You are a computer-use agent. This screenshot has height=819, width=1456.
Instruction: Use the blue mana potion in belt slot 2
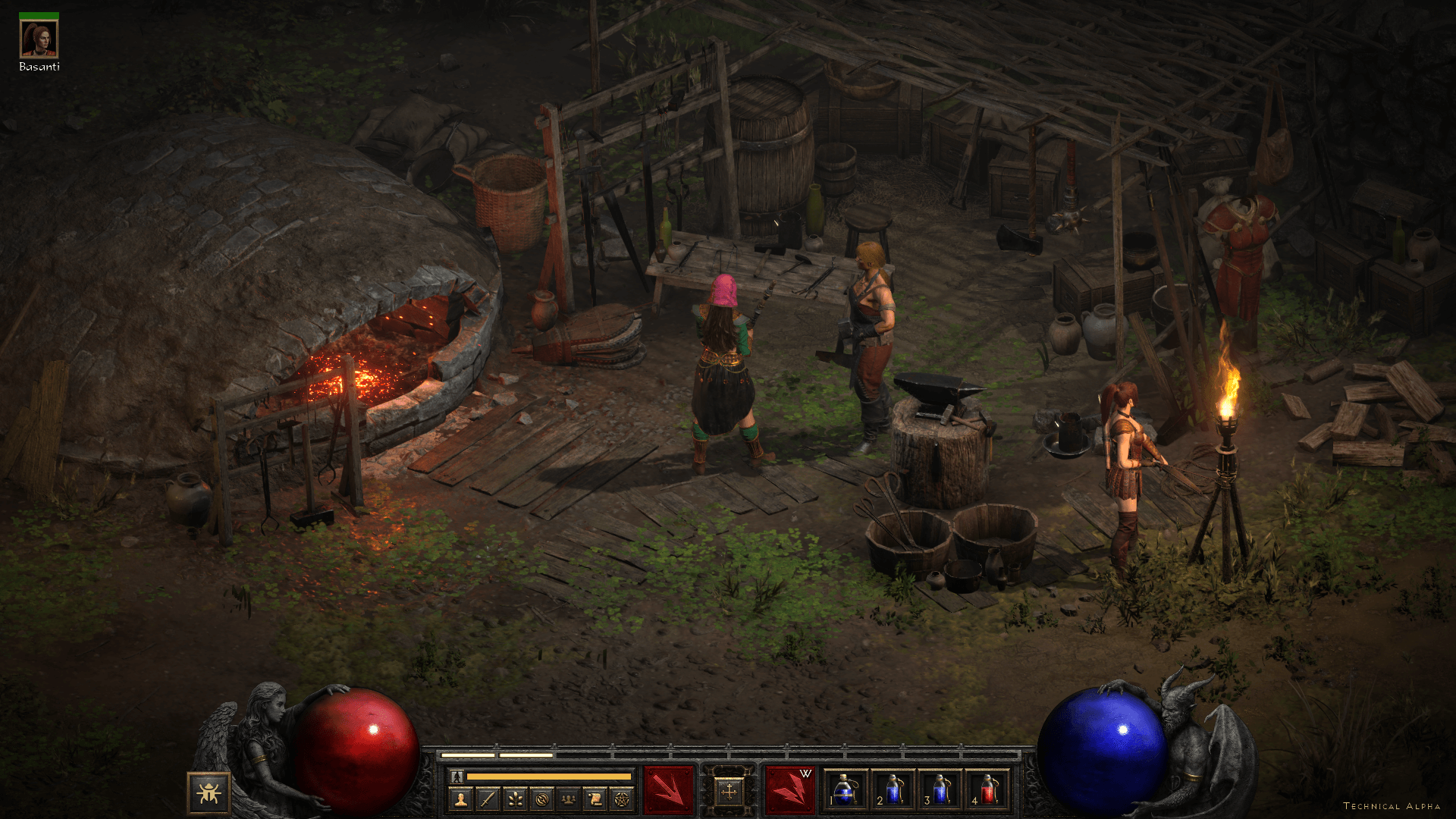tap(893, 790)
